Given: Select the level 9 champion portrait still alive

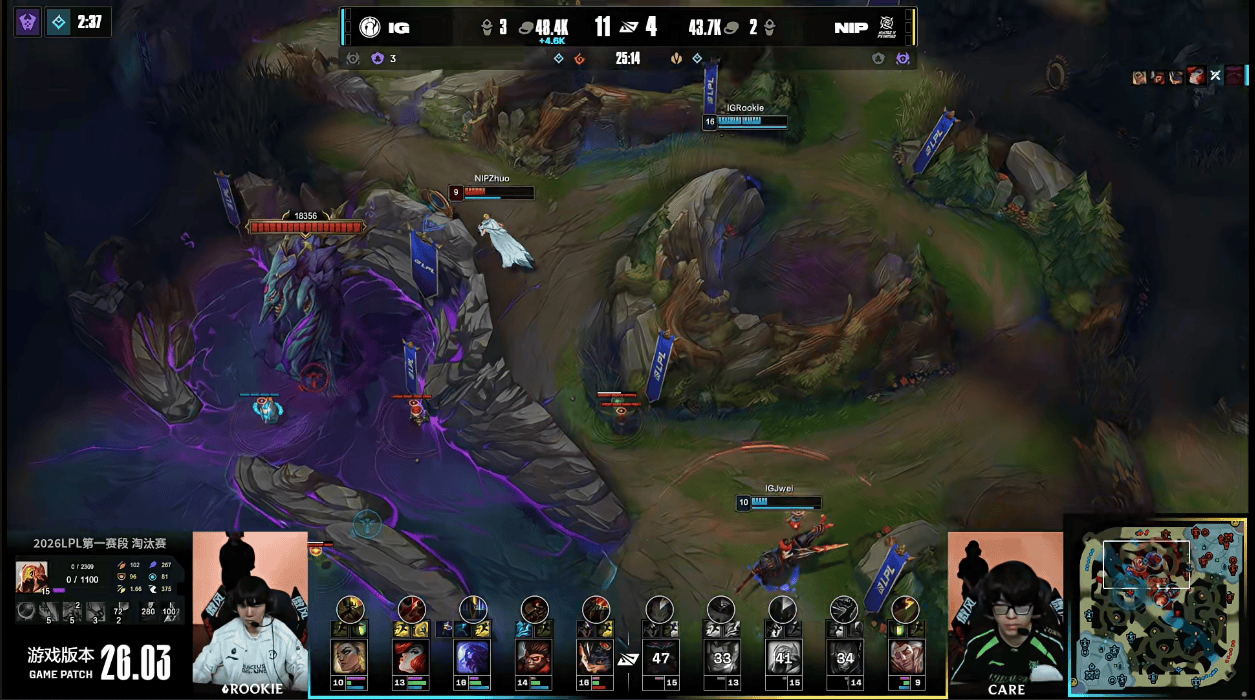Looking at the screenshot, I should (x=907, y=657).
